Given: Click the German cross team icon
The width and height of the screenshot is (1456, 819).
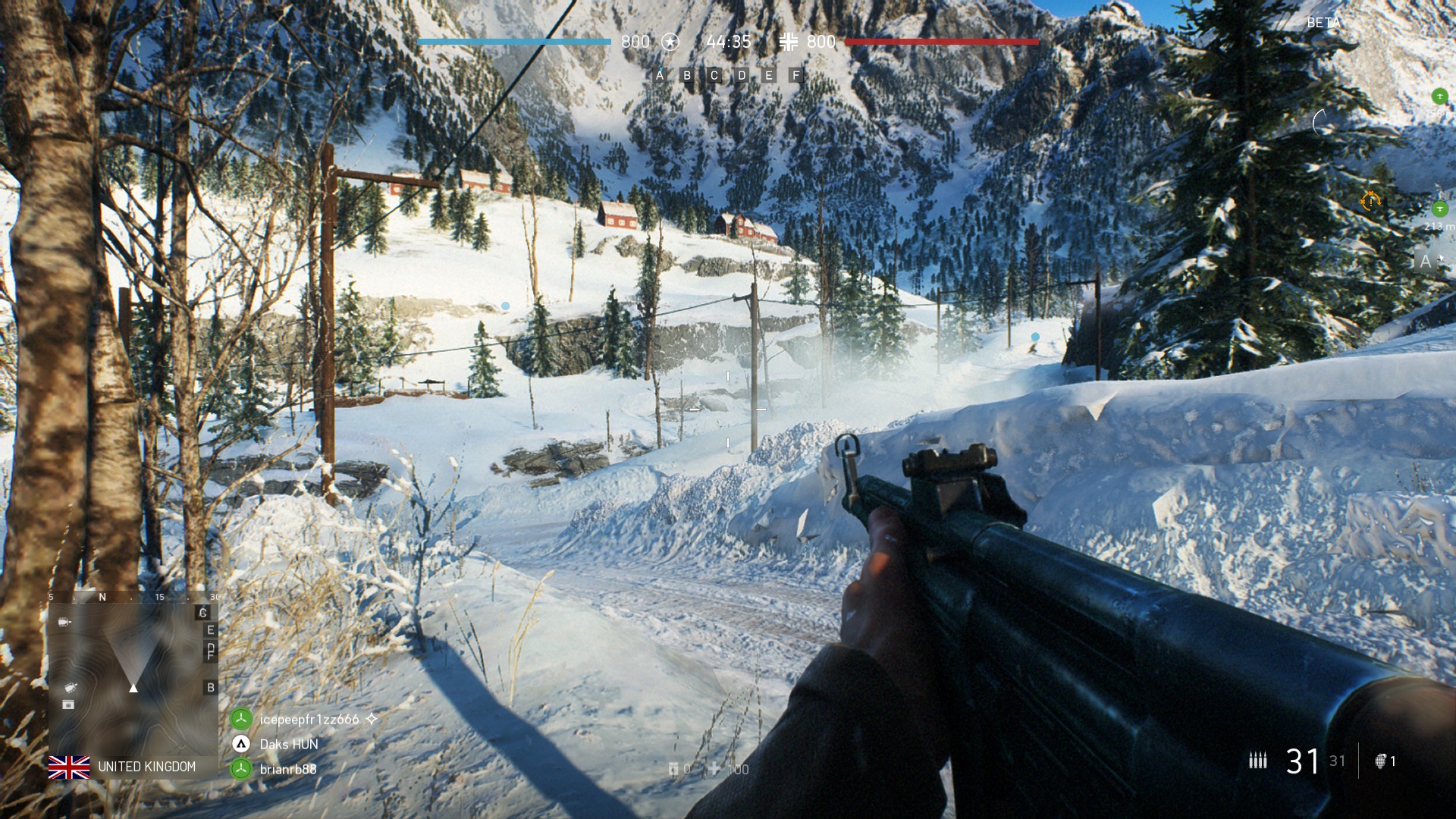Looking at the screenshot, I should tap(788, 42).
